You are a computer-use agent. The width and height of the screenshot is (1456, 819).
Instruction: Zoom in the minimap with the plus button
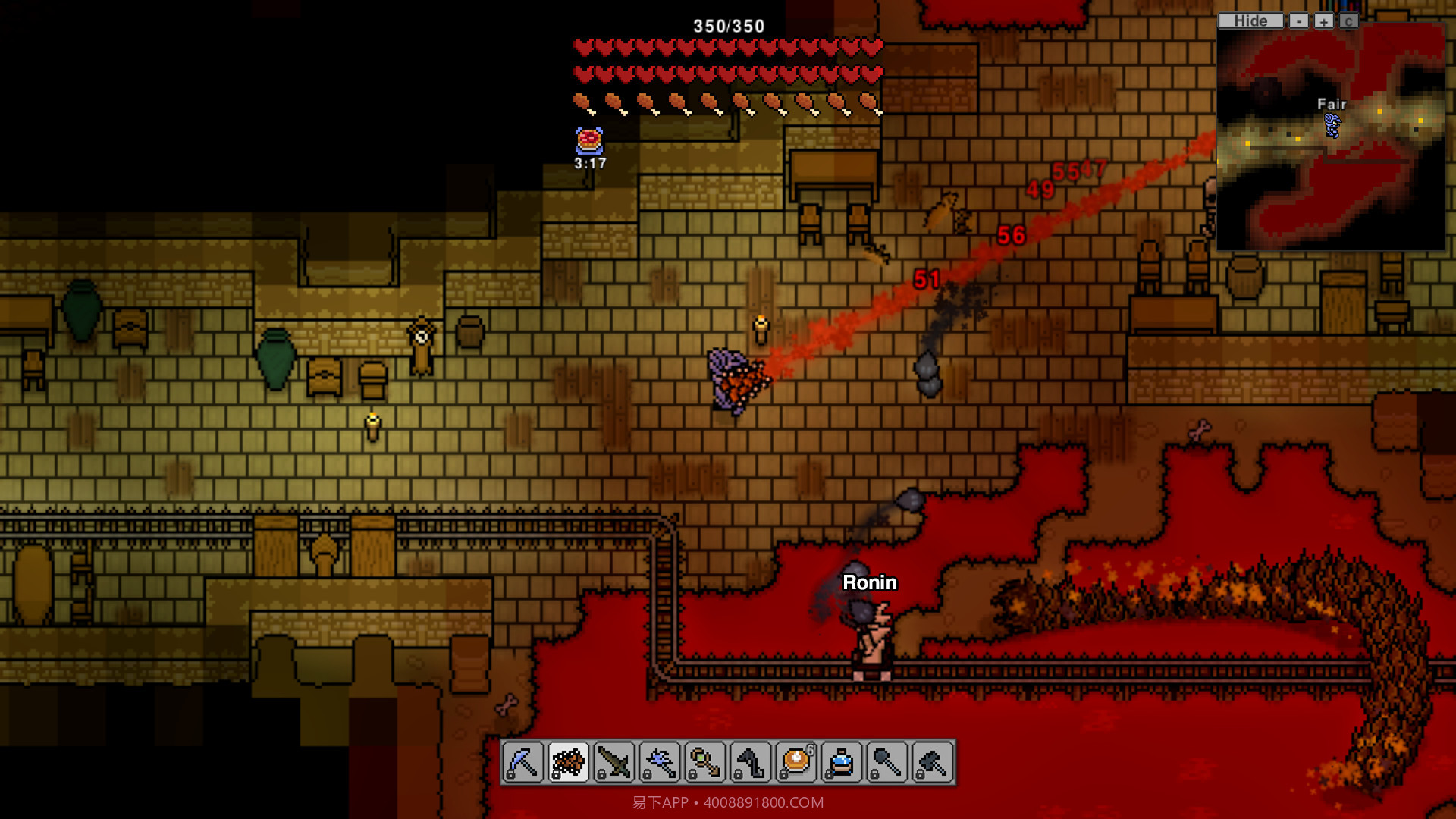1323,21
